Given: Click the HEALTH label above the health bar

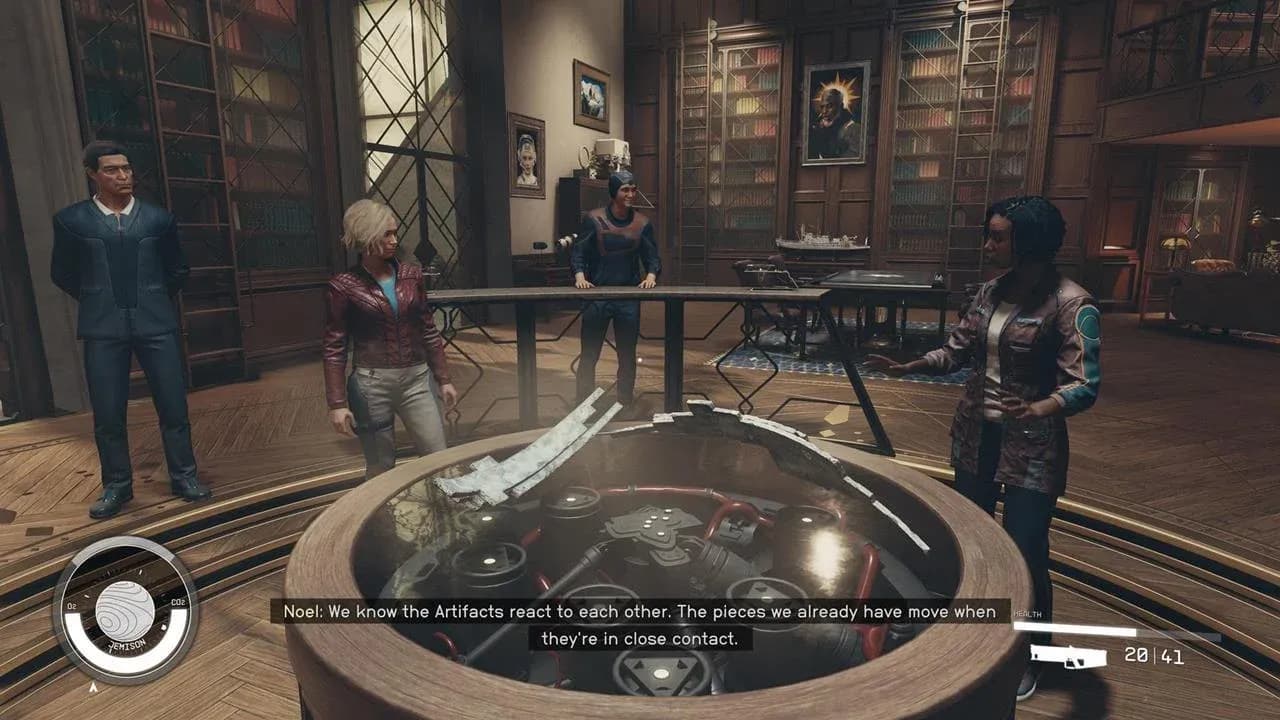Looking at the screenshot, I should 1027,613.
